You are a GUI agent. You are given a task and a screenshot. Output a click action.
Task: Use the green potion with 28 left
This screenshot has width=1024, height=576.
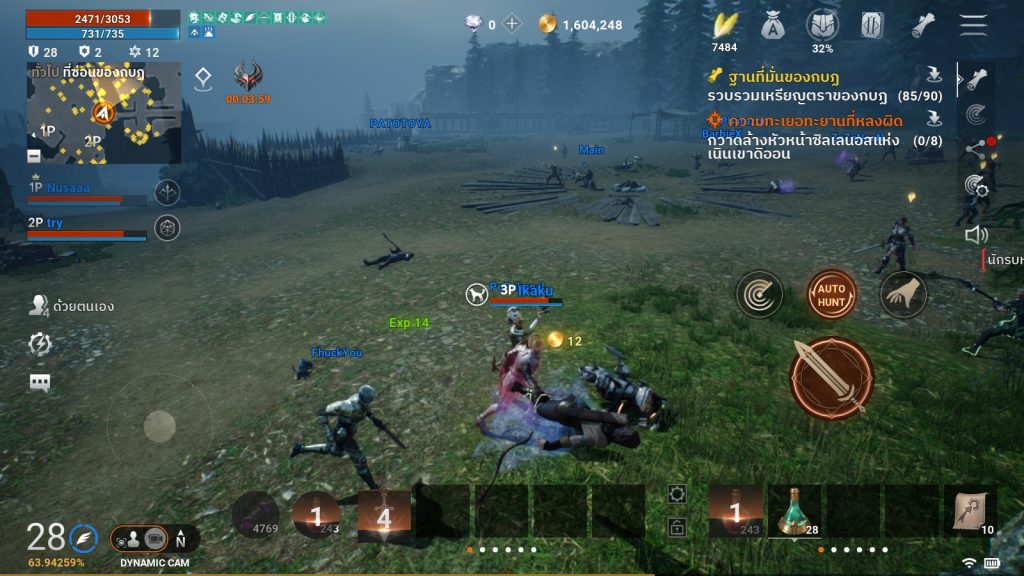click(x=795, y=511)
